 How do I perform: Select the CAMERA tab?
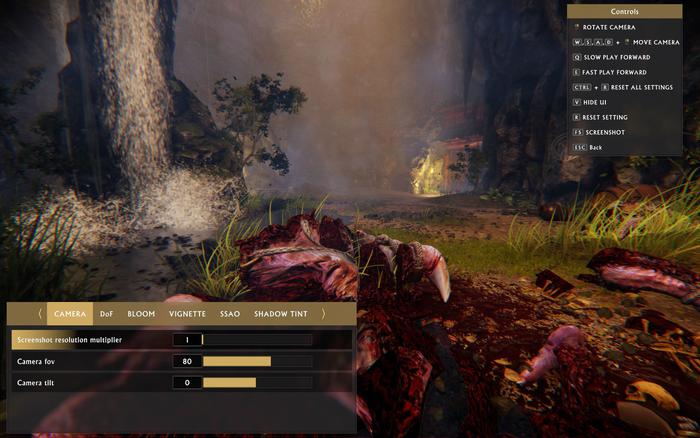tap(69, 314)
